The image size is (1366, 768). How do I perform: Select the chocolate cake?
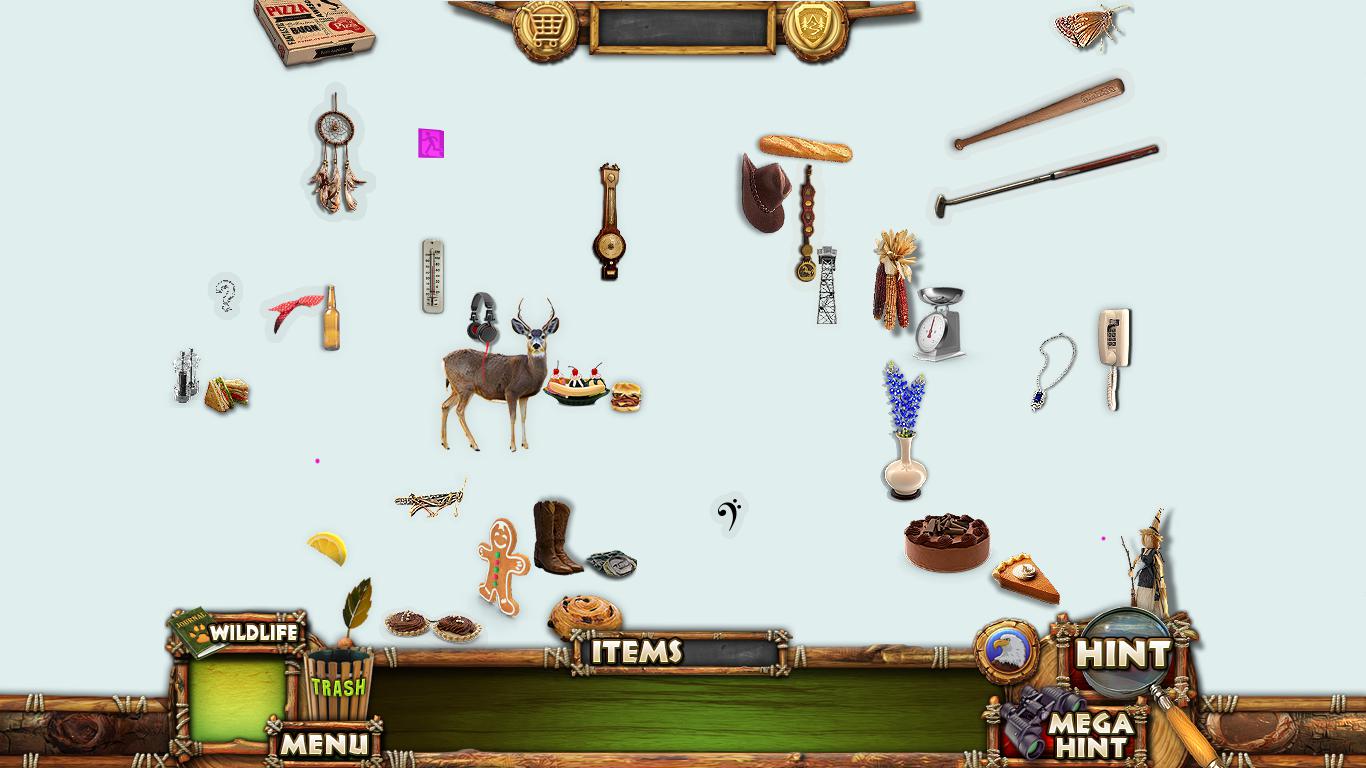(947, 543)
